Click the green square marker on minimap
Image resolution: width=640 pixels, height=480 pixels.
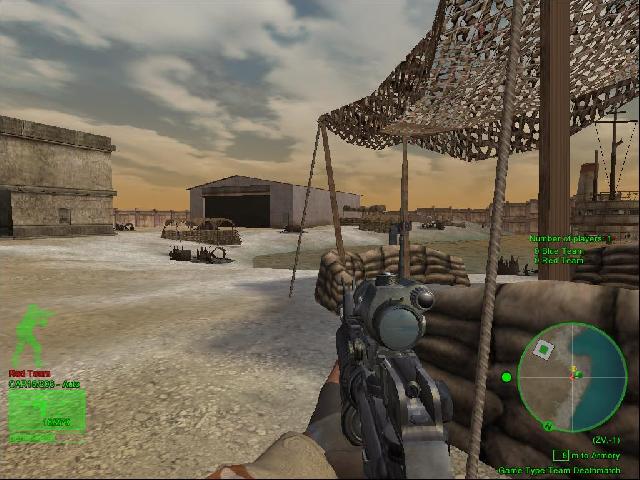point(543,349)
